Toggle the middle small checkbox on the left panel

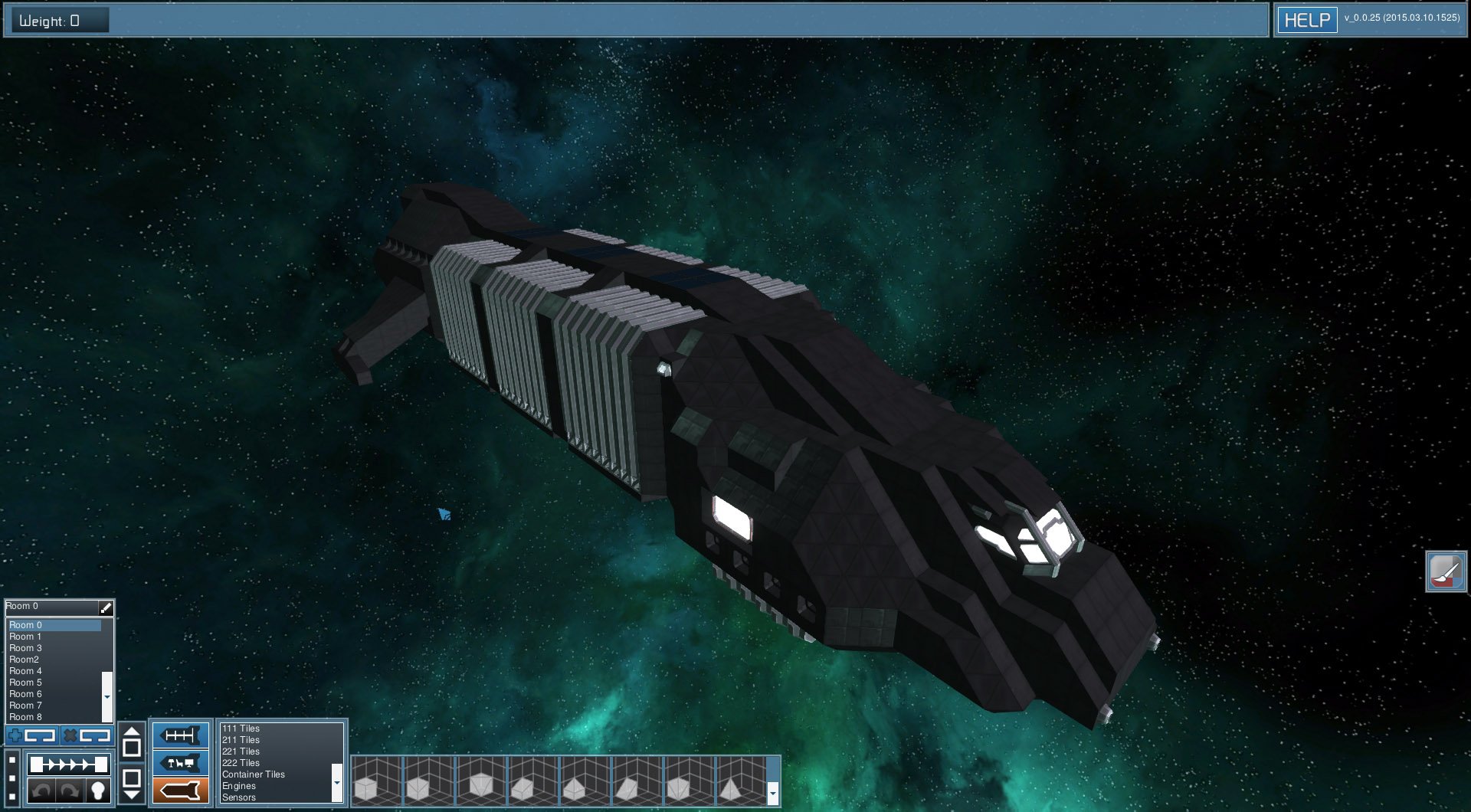click(x=11, y=778)
